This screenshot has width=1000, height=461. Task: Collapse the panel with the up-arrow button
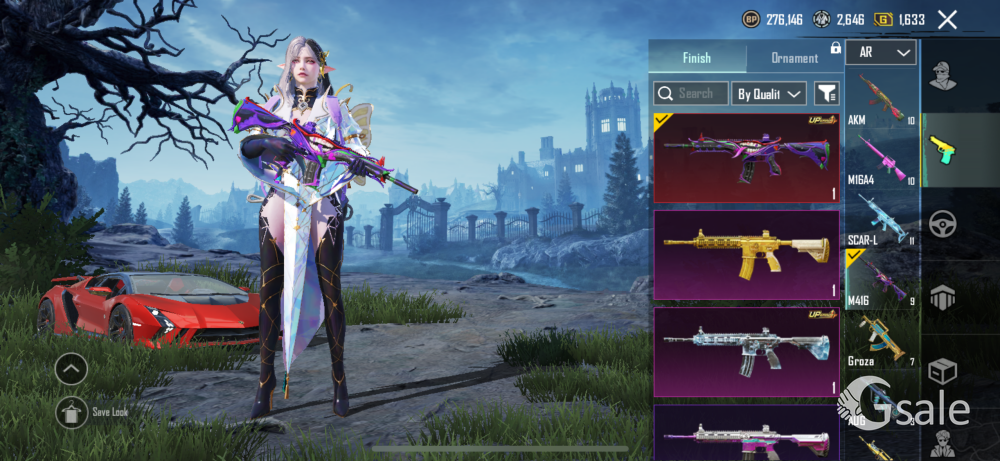[71, 370]
